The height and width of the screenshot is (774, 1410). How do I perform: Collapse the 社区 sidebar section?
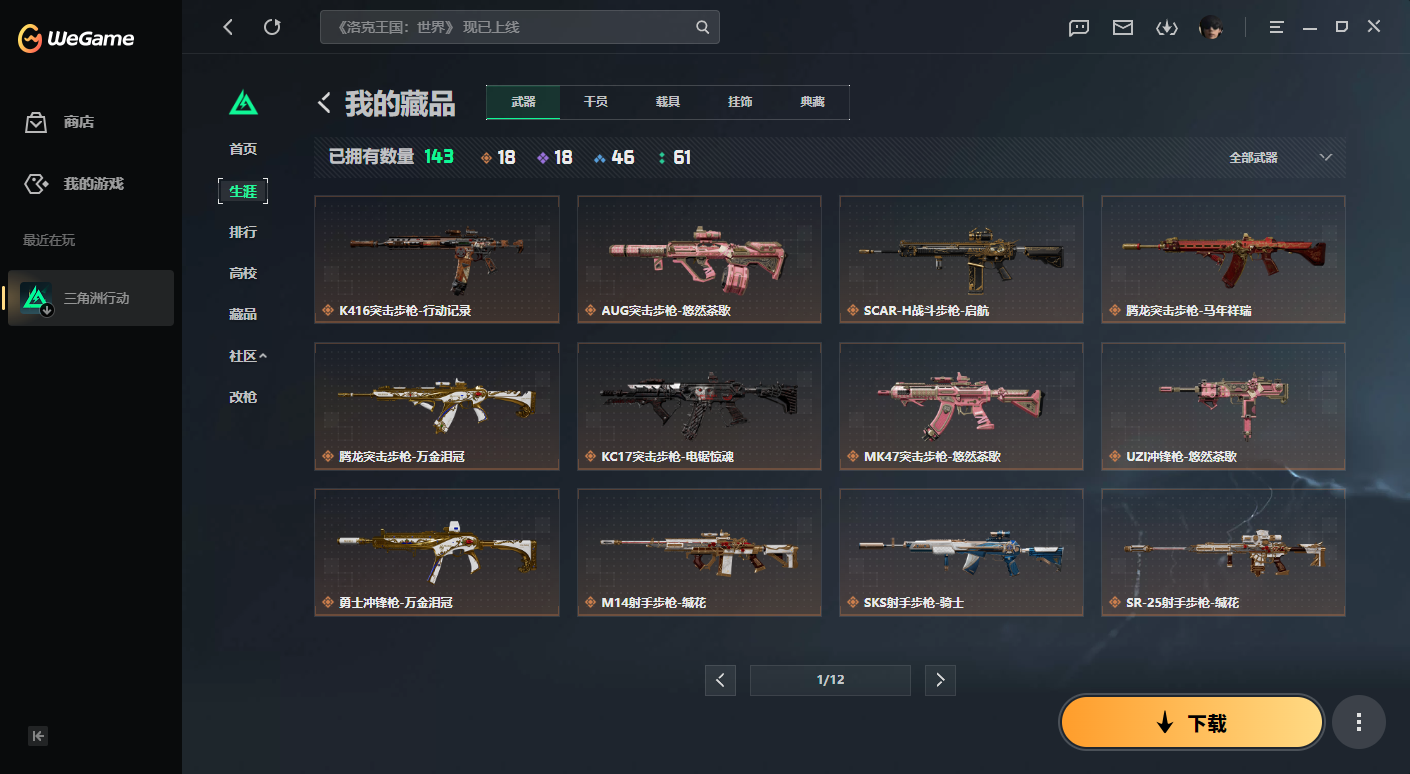tap(246, 356)
